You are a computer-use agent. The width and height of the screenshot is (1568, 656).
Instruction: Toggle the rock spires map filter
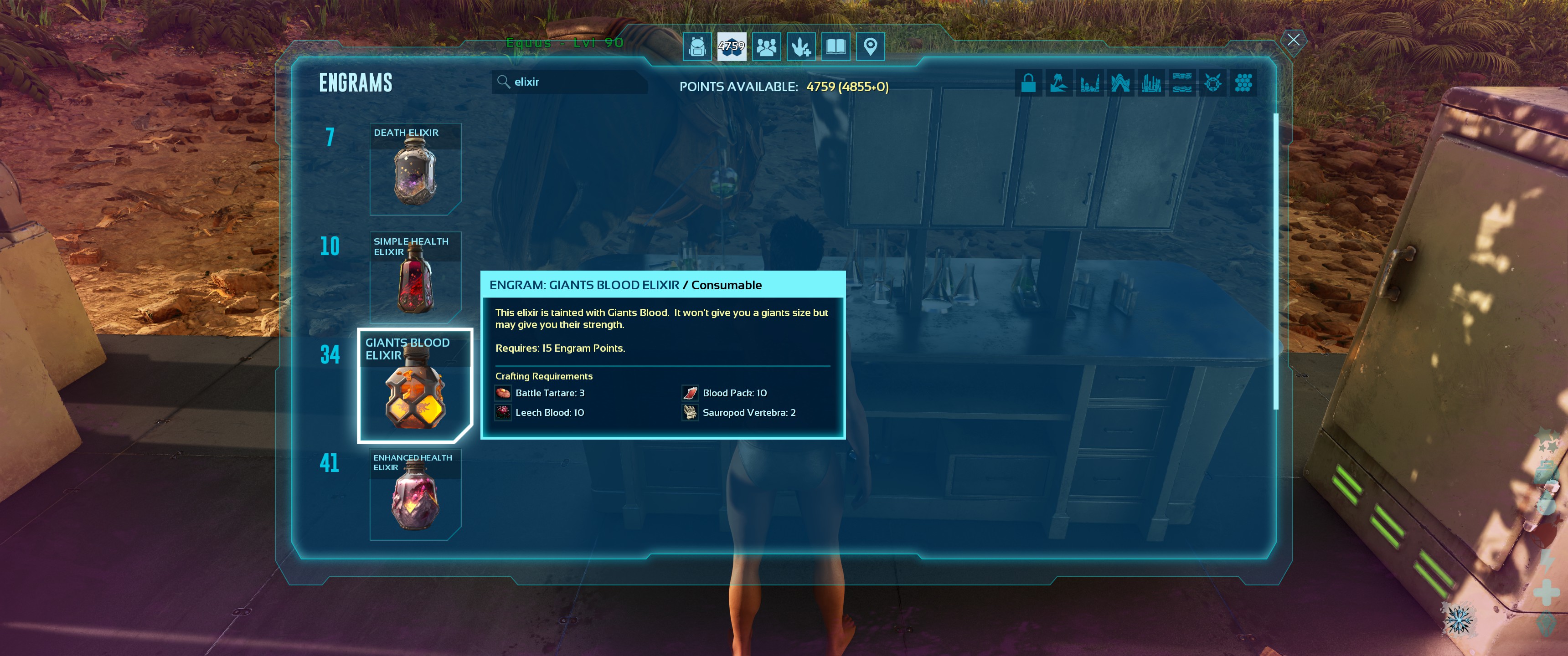click(1089, 83)
